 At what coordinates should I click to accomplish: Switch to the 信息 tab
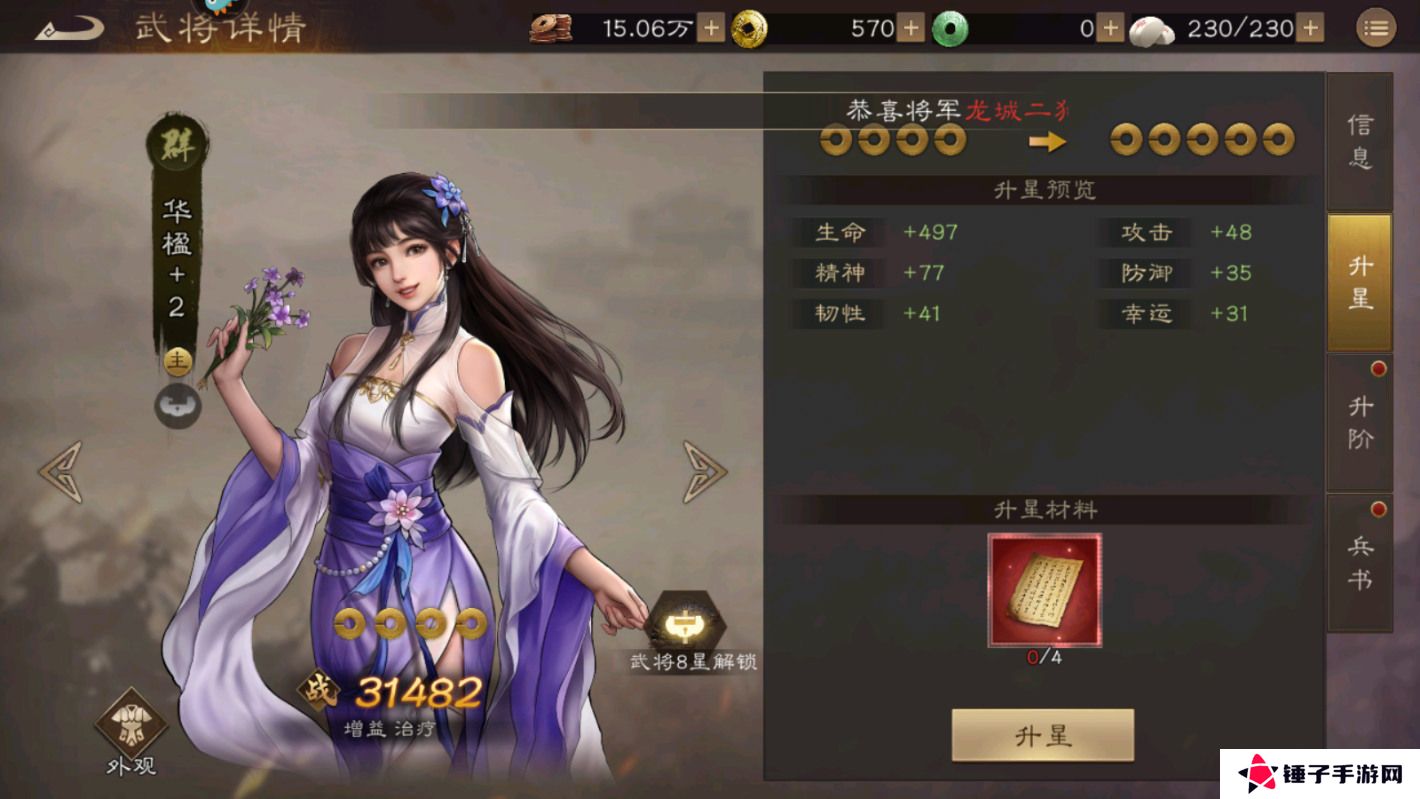tap(1360, 140)
